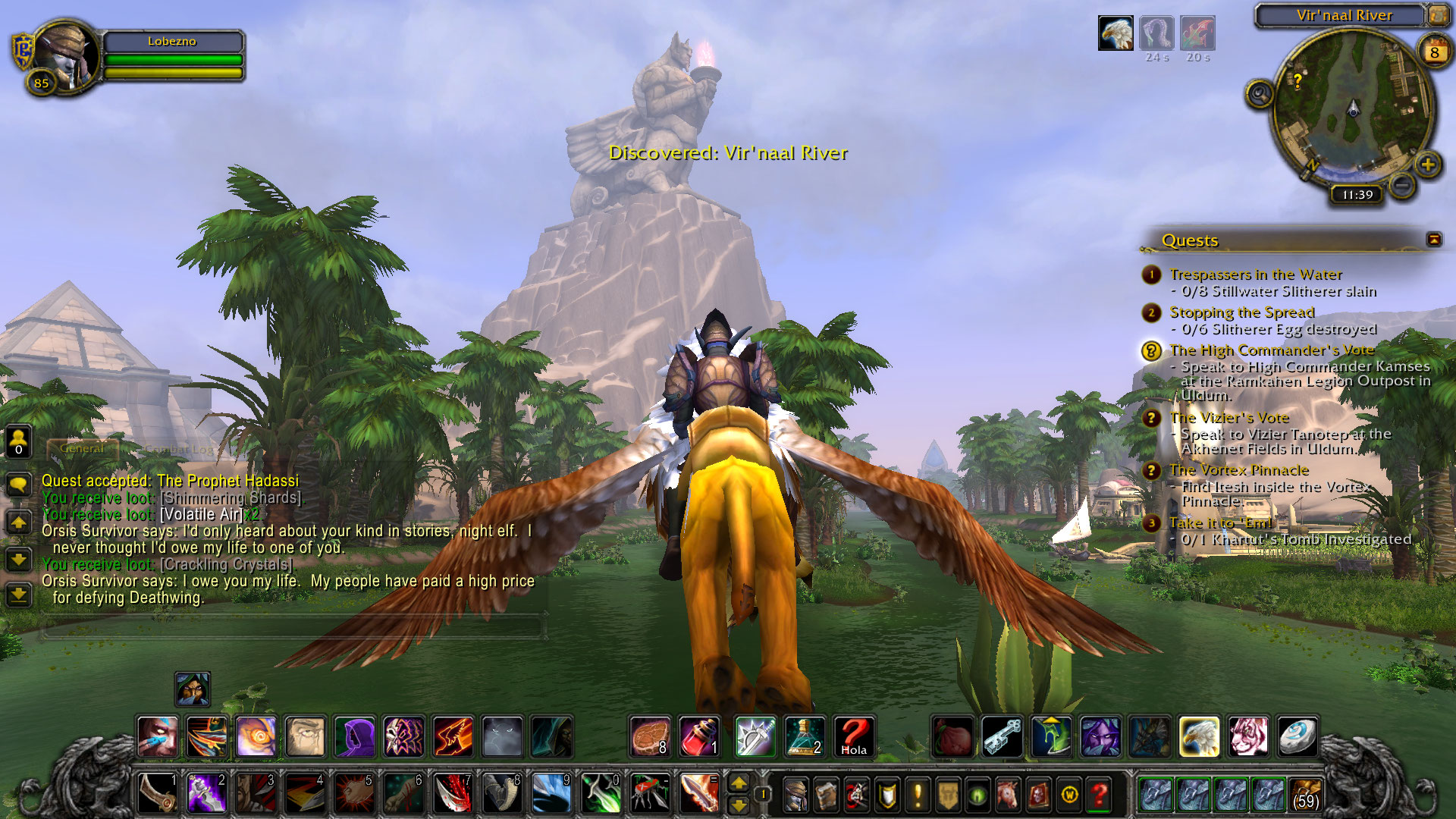The height and width of the screenshot is (819, 1456).
Task: Open the chat speech bubble menu
Action: point(18,485)
